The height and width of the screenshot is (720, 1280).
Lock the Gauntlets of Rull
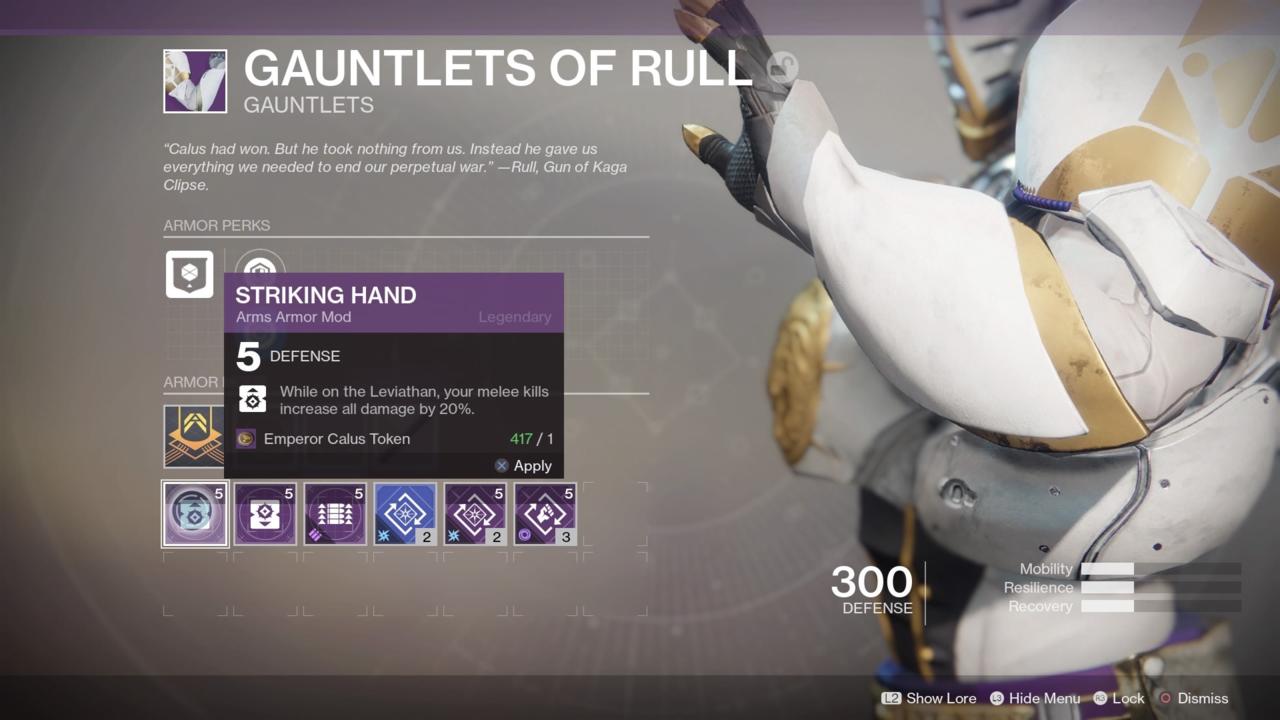(x=1118, y=698)
